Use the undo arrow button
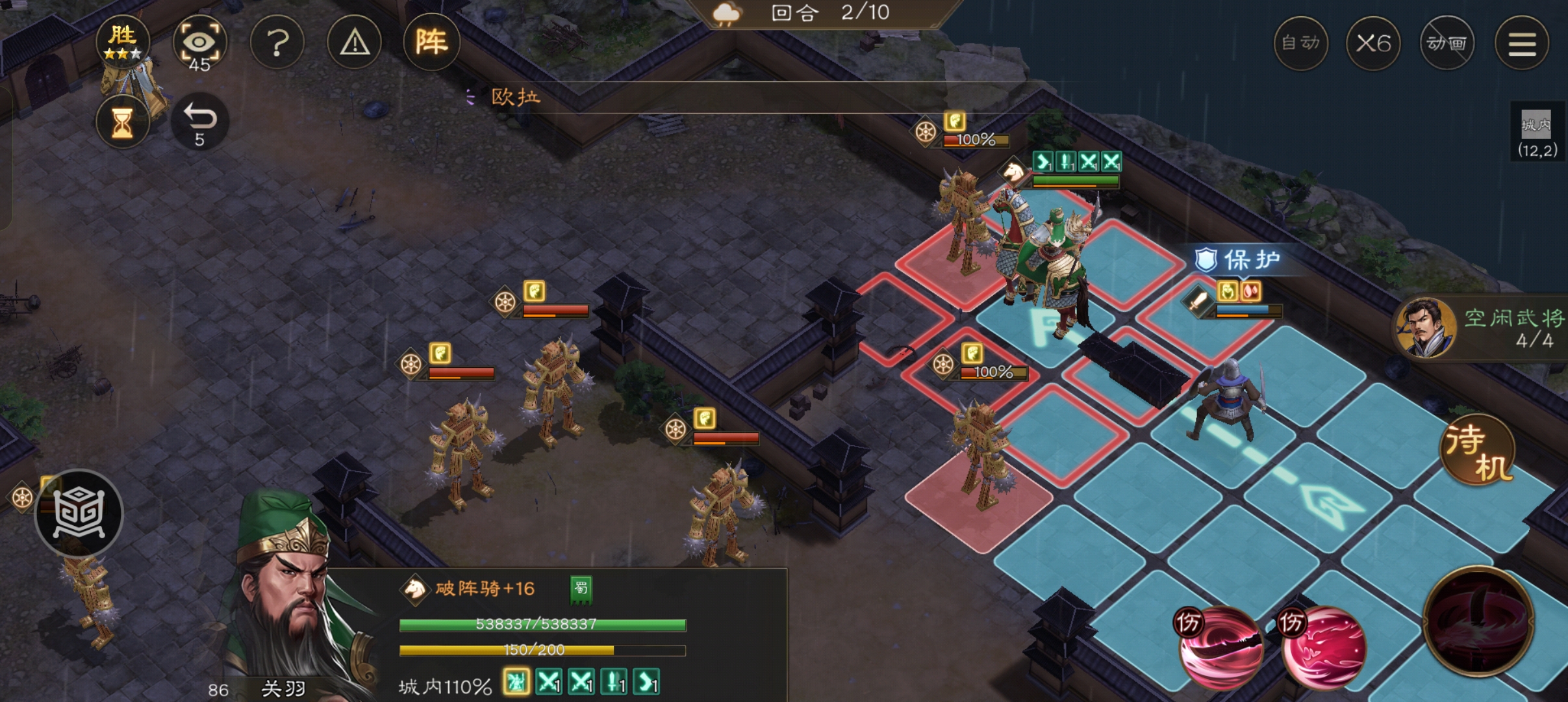 [199, 122]
